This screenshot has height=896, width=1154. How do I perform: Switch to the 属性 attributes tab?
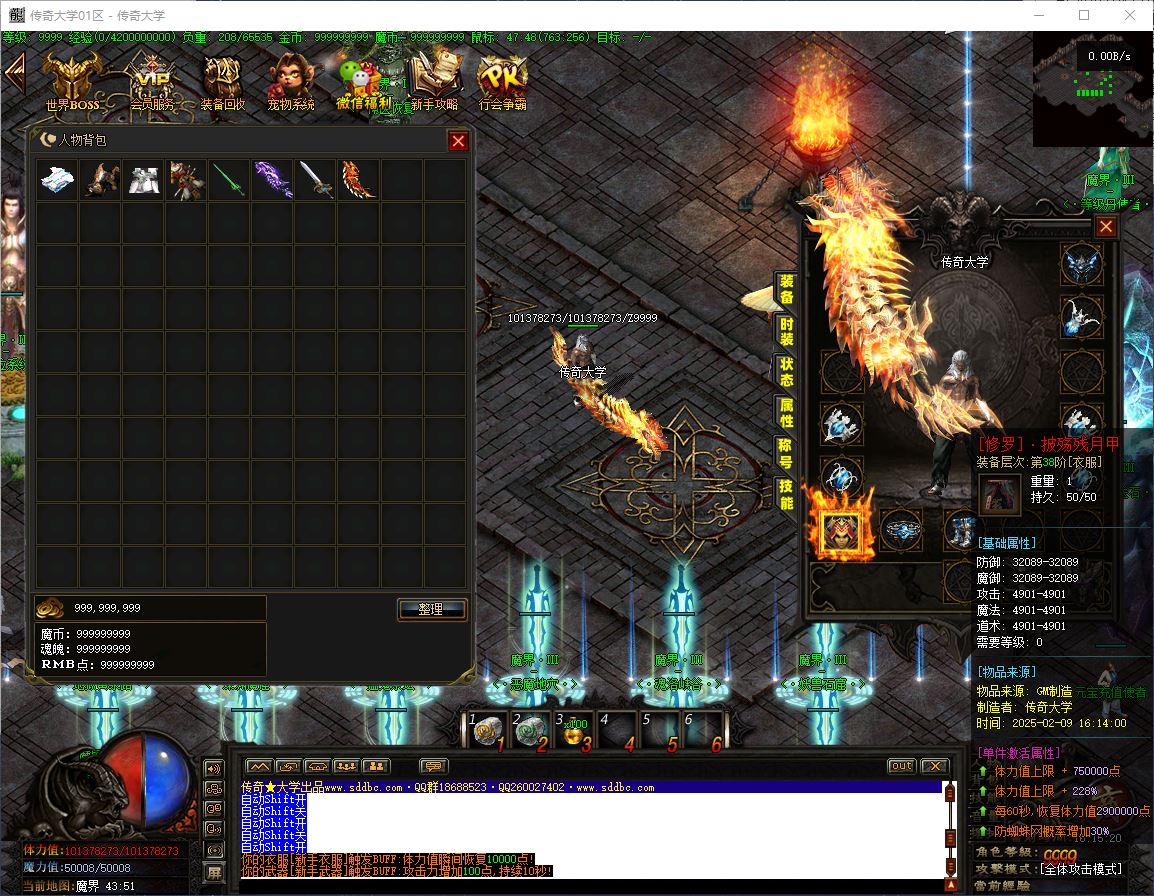(787, 412)
